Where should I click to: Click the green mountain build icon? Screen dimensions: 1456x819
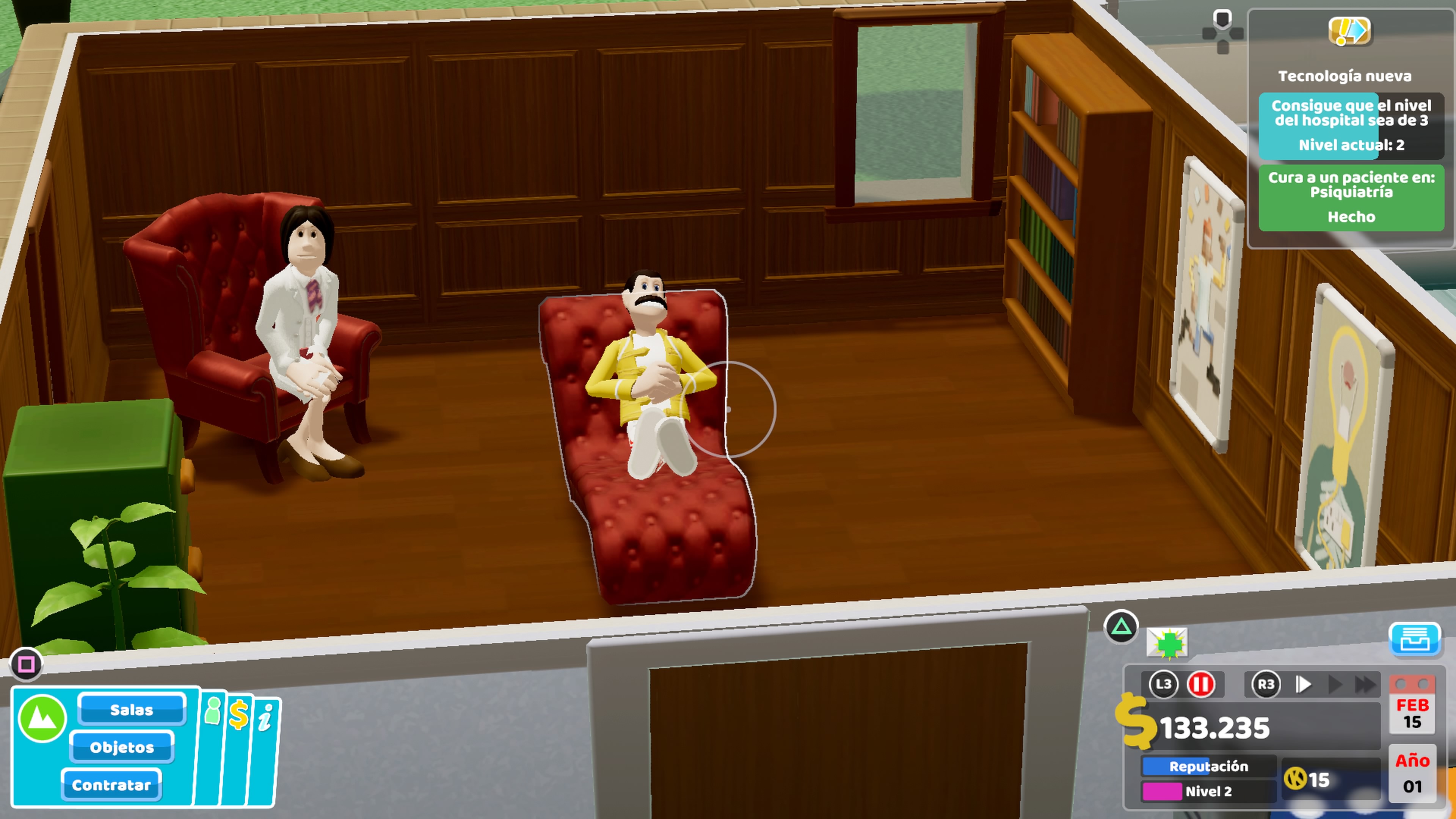pyautogui.click(x=42, y=719)
